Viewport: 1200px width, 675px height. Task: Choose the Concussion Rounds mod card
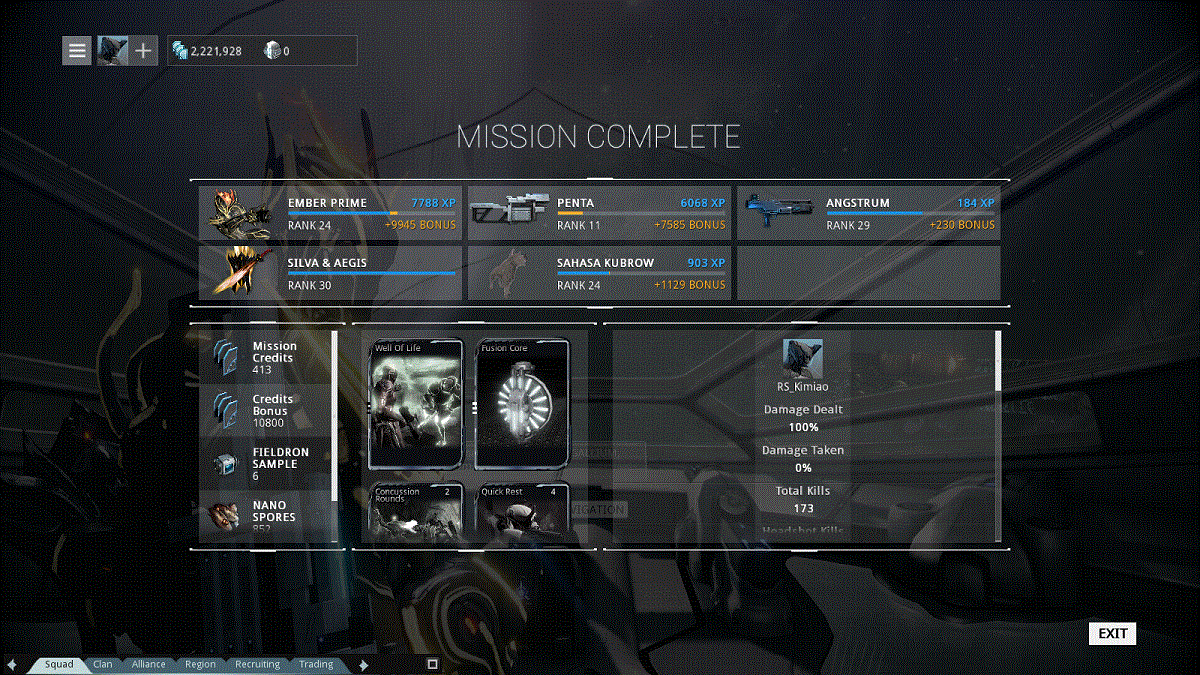[417, 510]
